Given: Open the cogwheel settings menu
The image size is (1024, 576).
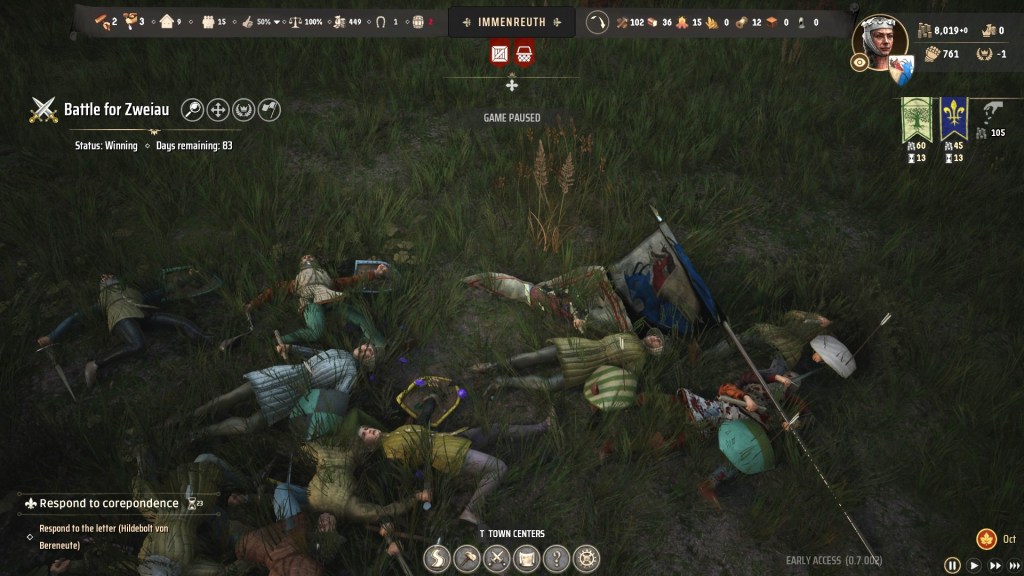Looking at the screenshot, I should 586,558.
